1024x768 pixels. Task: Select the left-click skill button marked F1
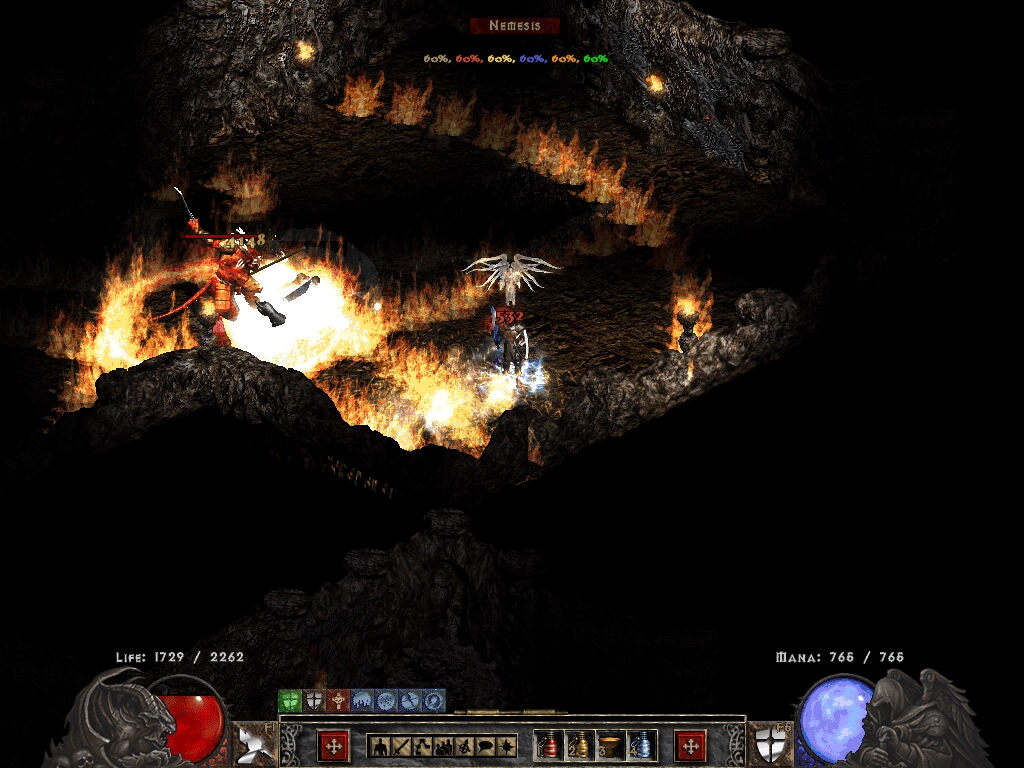coord(250,744)
